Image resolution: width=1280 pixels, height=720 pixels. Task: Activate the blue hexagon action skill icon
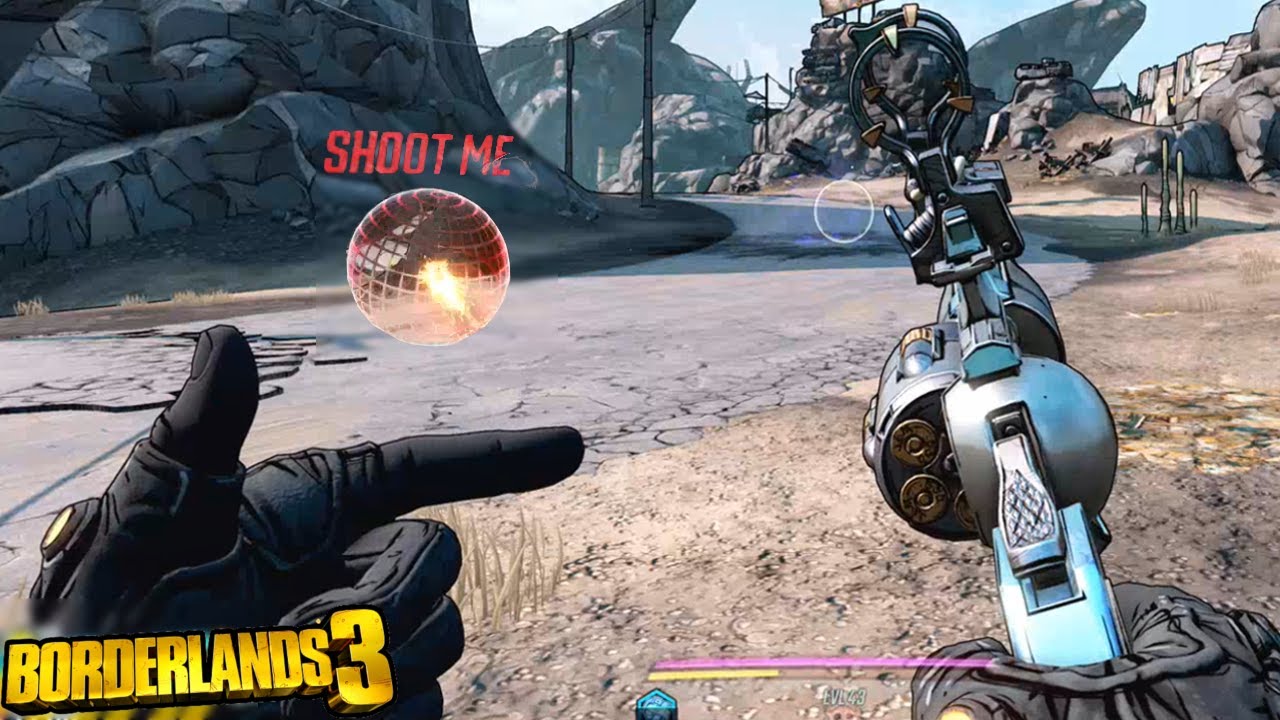[656, 705]
